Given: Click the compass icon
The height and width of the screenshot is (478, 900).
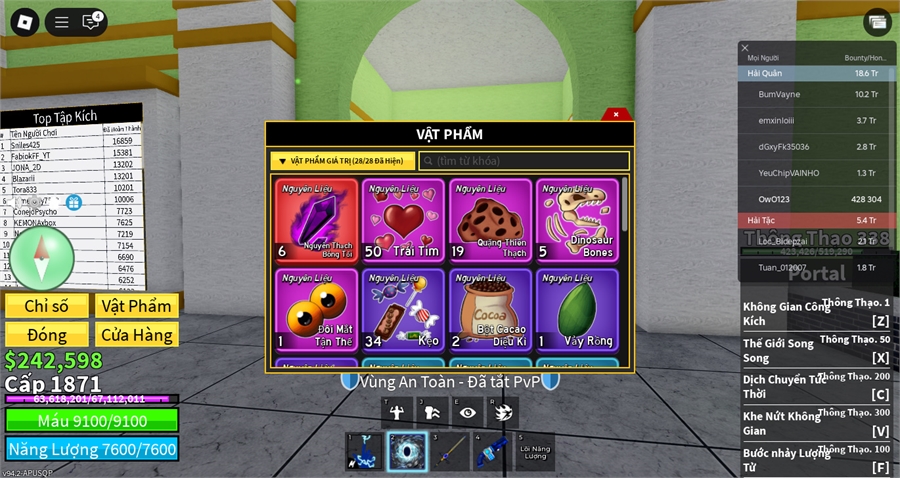Looking at the screenshot, I should 41,258.
